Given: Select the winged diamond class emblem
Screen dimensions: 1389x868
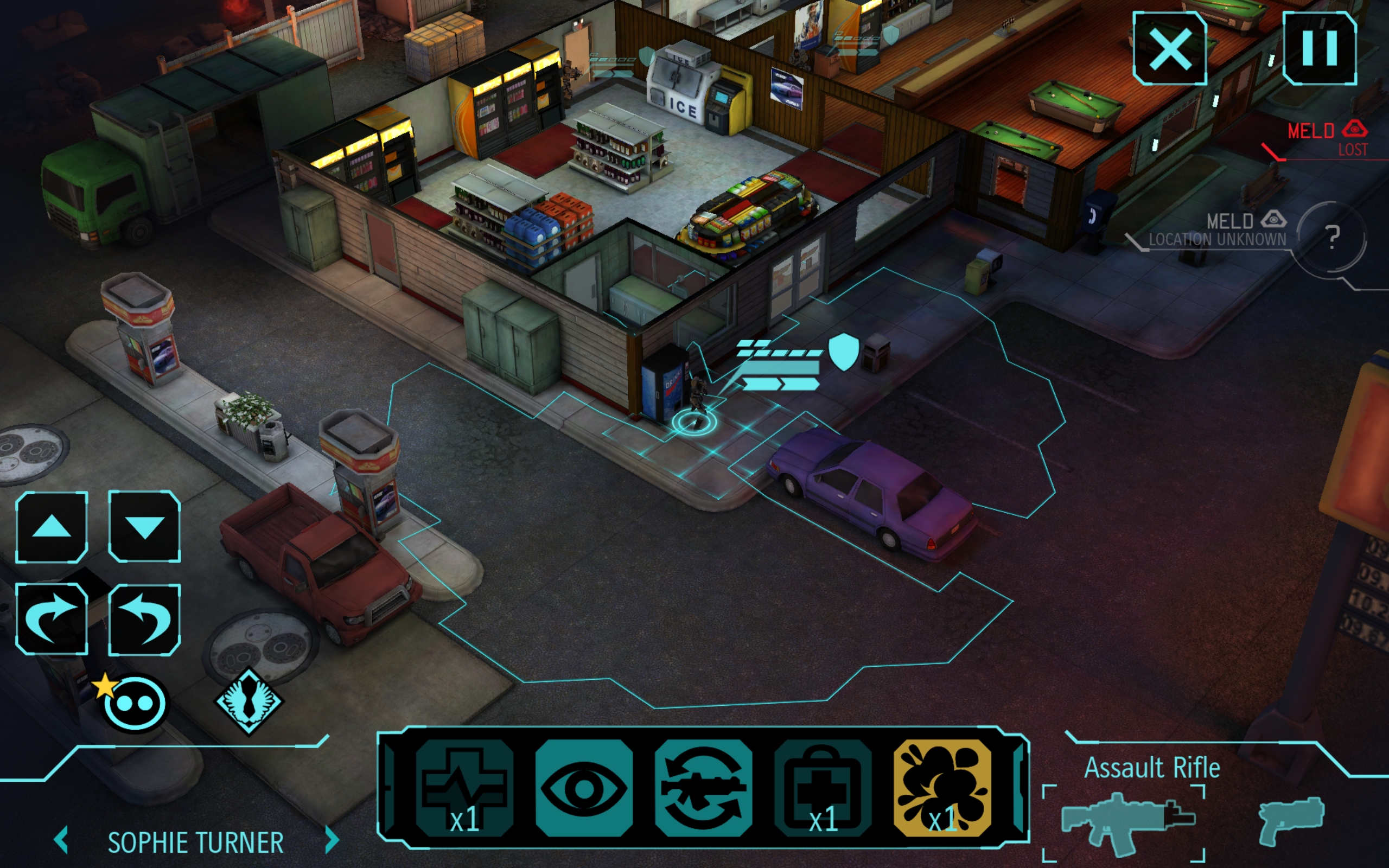Looking at the screenshot, I should pyautogui.click(x=249, y=701).
